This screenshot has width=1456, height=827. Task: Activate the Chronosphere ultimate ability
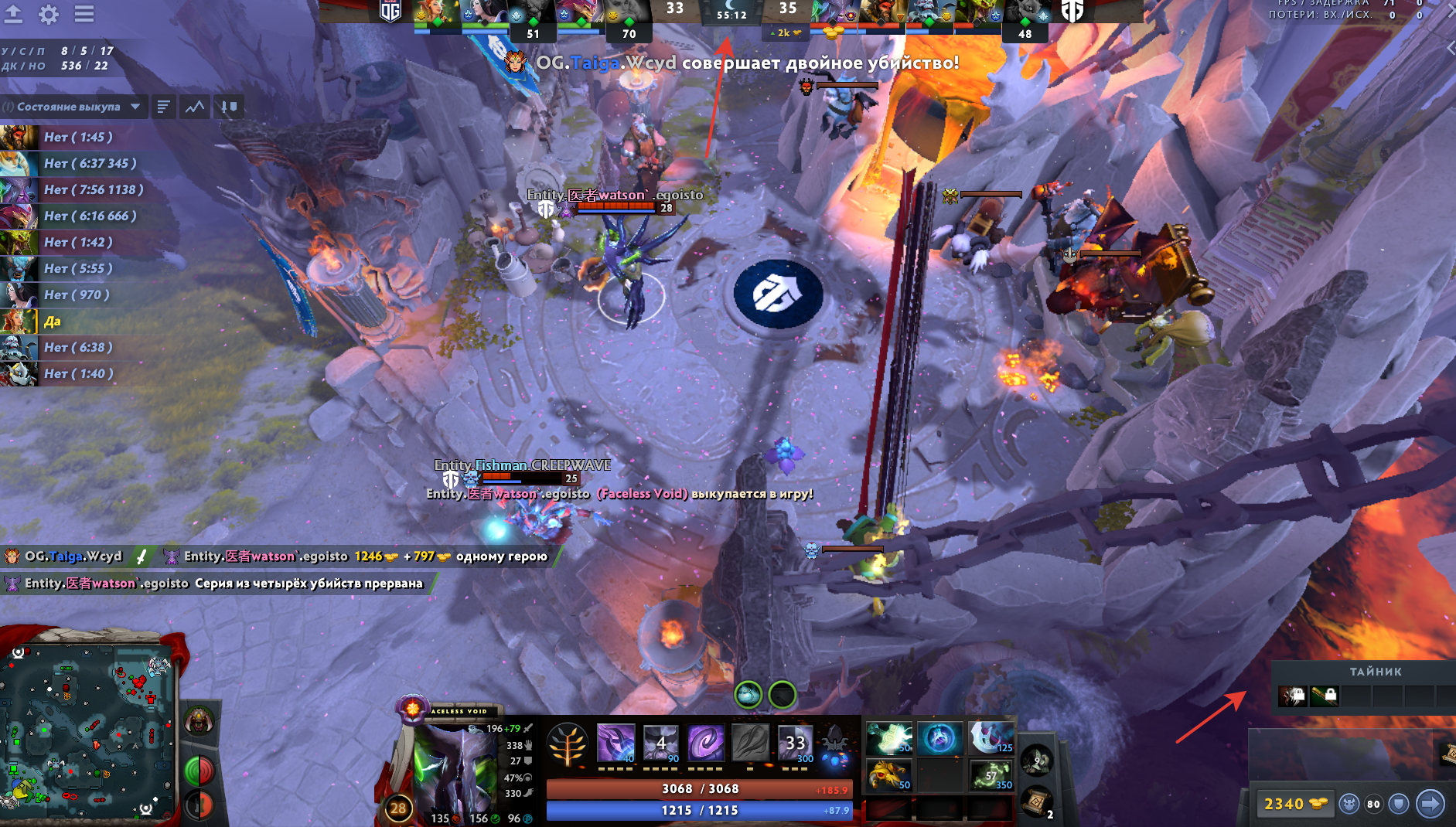pos(796,743)
